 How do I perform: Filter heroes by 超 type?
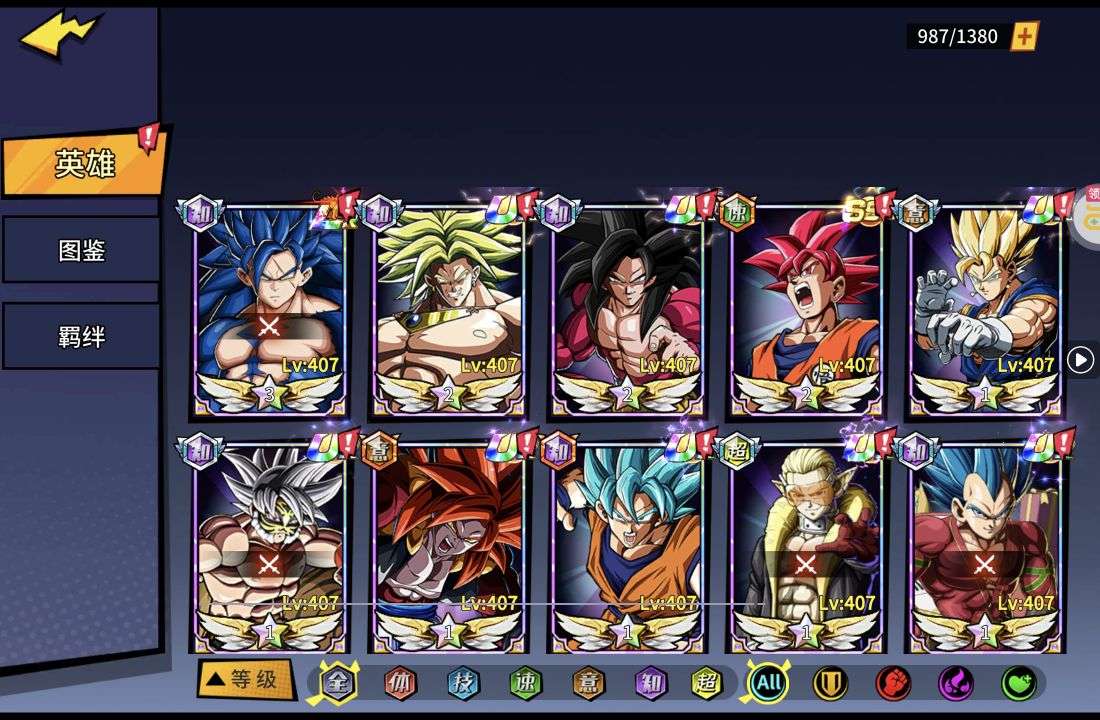(x=707, y=683)
